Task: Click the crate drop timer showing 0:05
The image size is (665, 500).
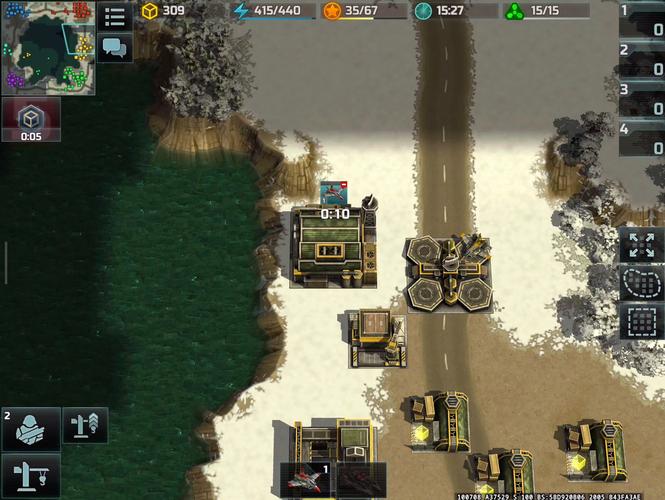Action: click(31, 120)
